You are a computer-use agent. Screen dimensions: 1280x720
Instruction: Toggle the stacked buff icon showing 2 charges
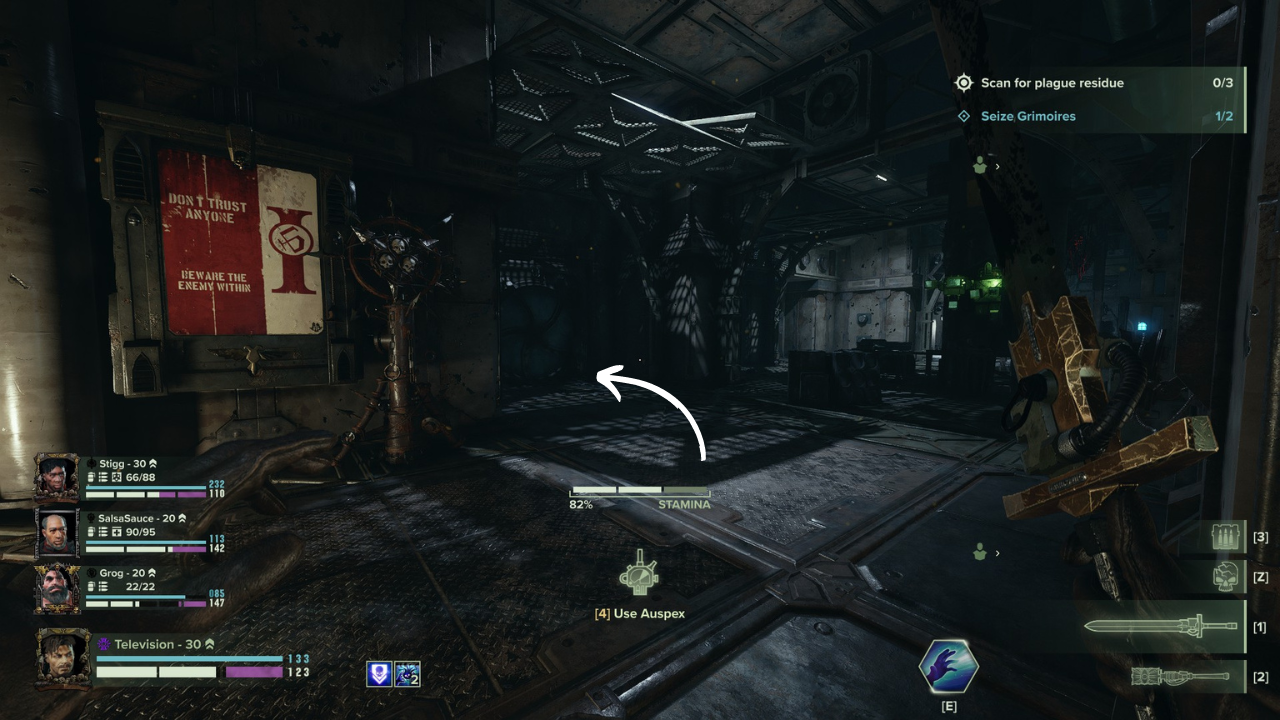407,674
